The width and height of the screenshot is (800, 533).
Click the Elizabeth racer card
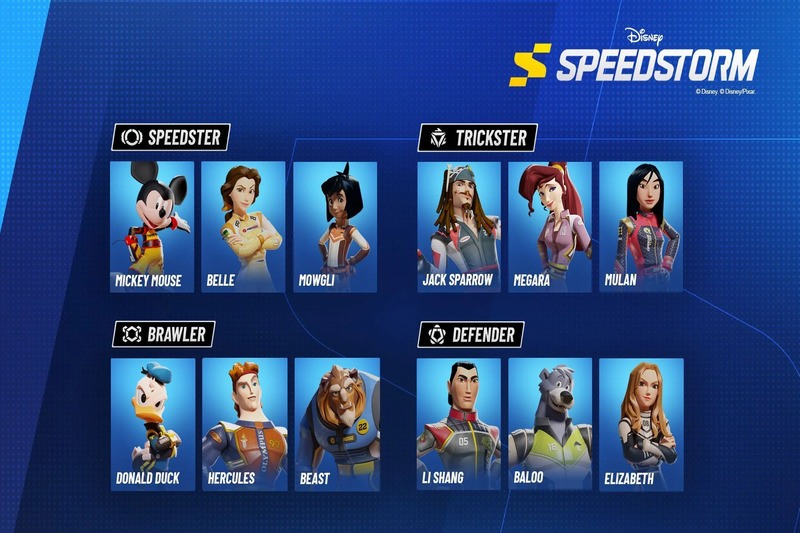tap(641, 424)
